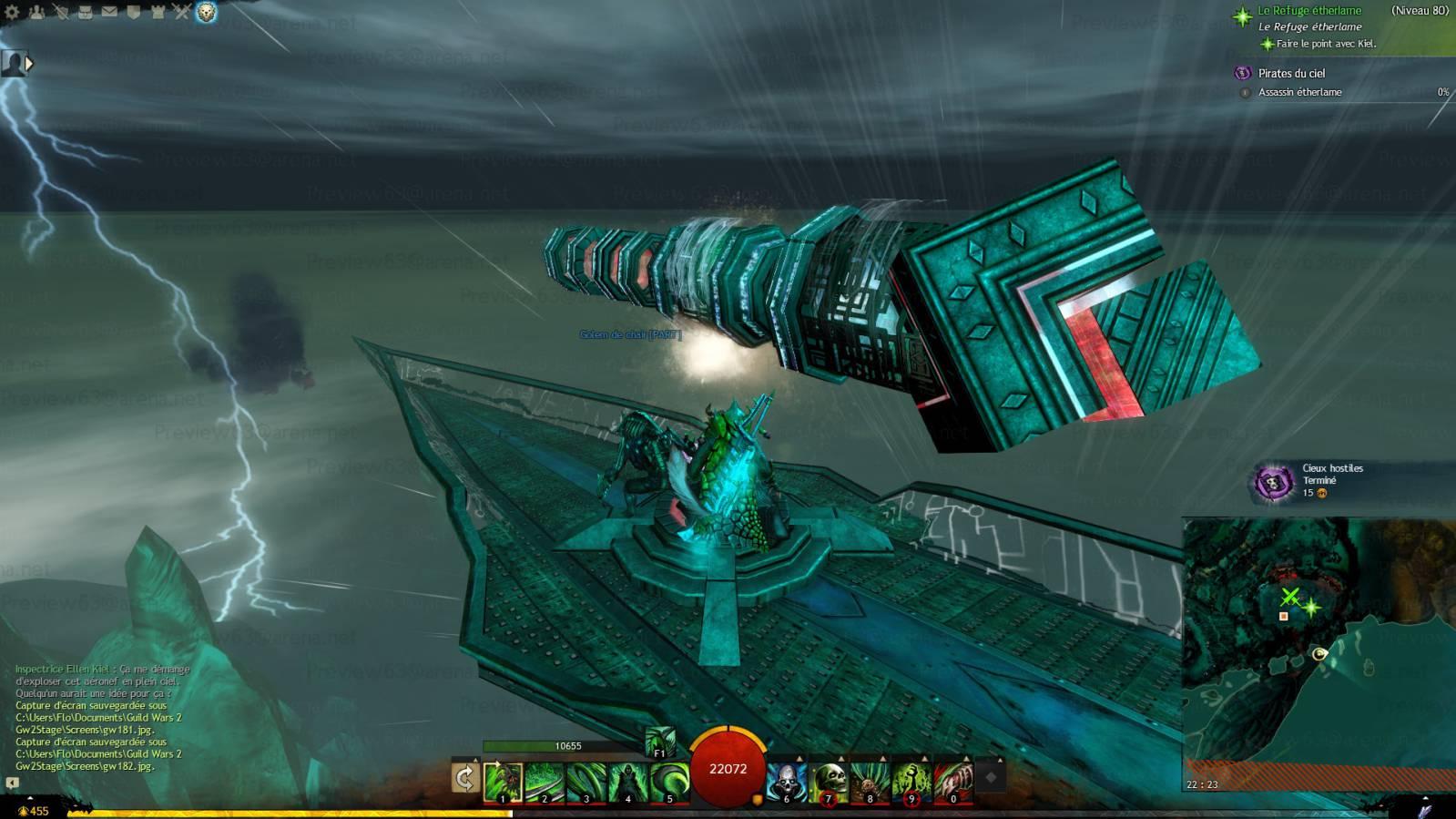Trigger the F1 profession skill
The height and width of the screenshot is (819, 1456).
pyautogui.click(x=660, y=742)
